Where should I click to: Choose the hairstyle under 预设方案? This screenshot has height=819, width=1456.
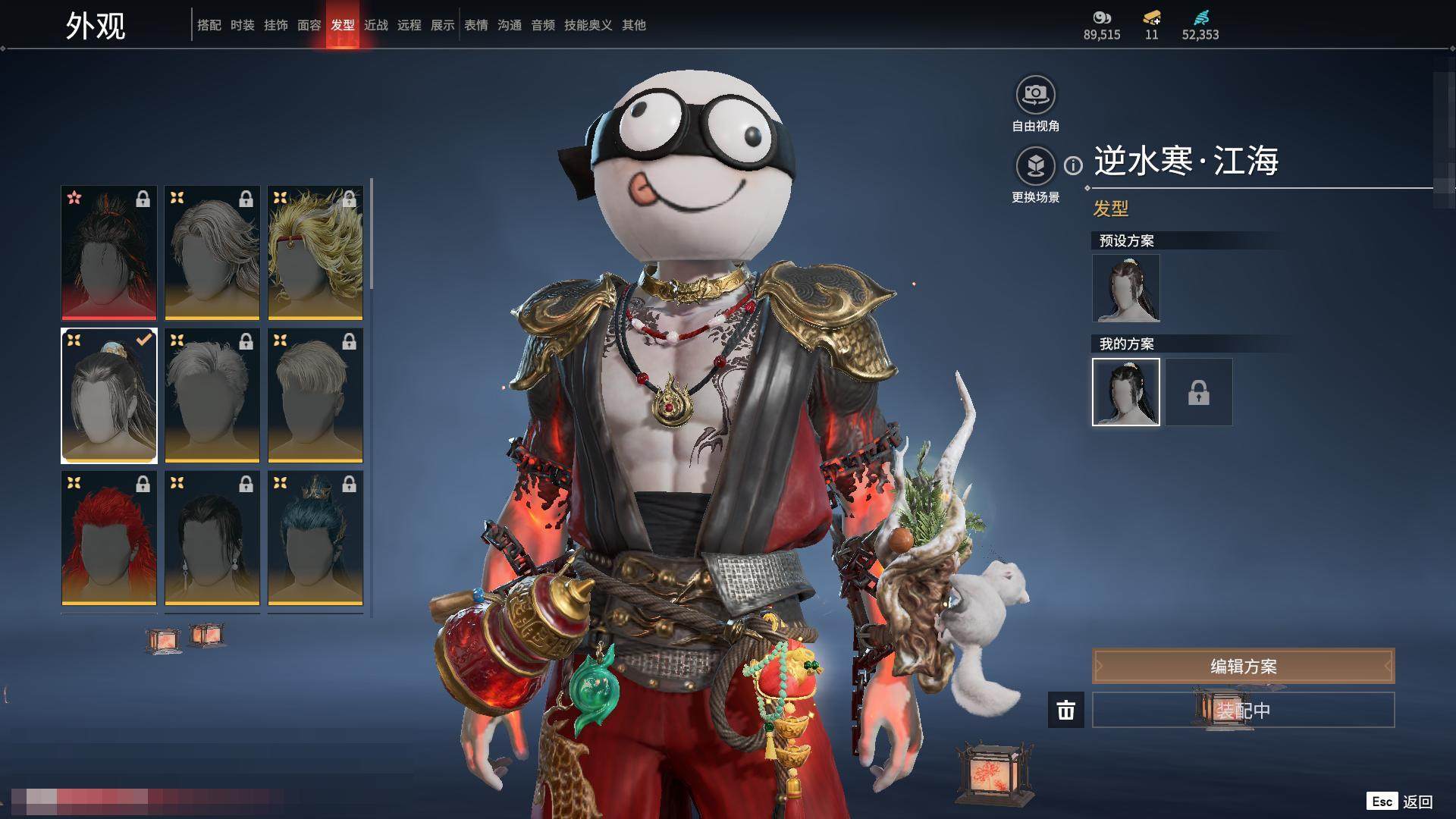1125,288
